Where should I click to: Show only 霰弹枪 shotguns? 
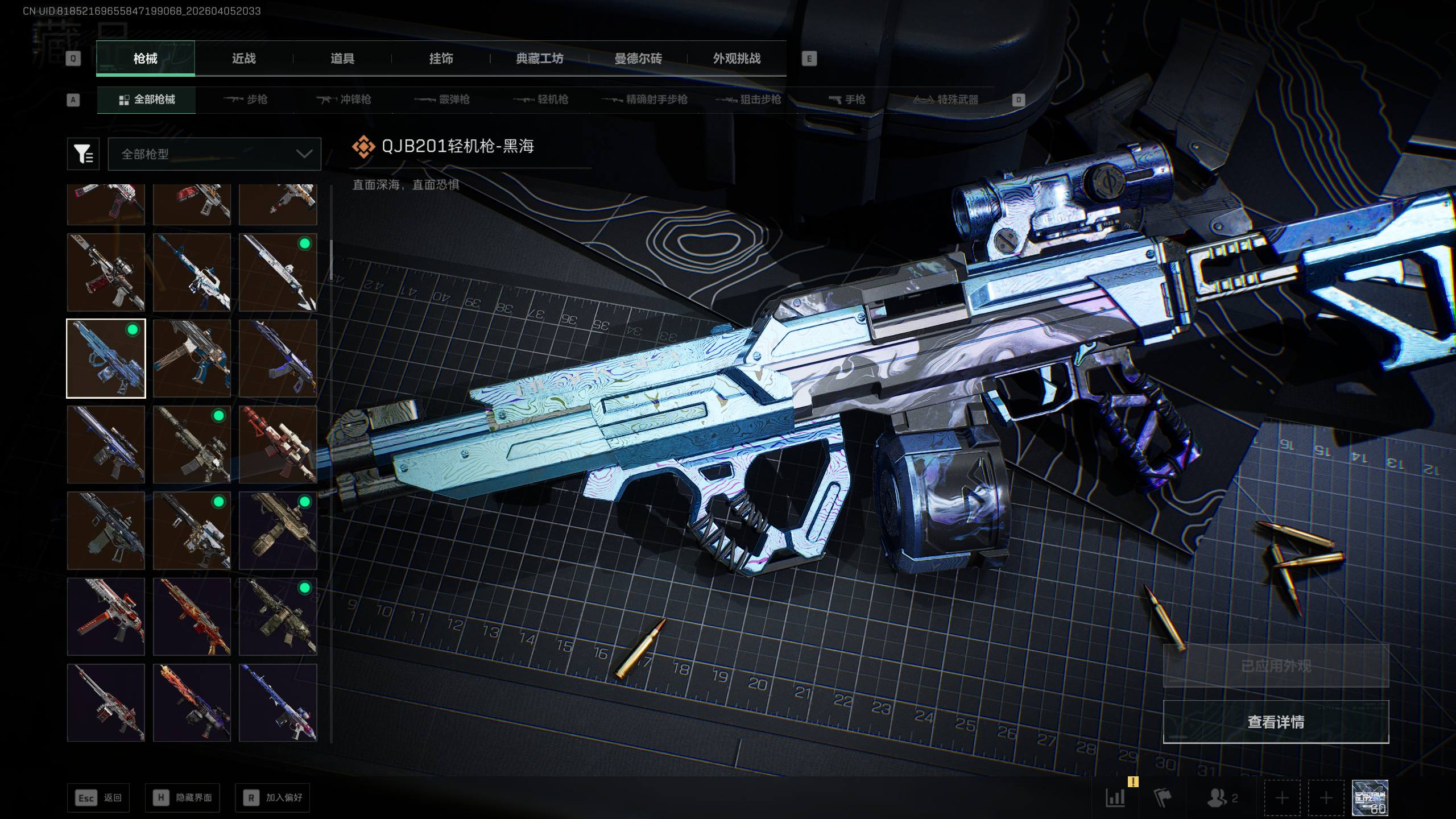[x=442, y=100]
